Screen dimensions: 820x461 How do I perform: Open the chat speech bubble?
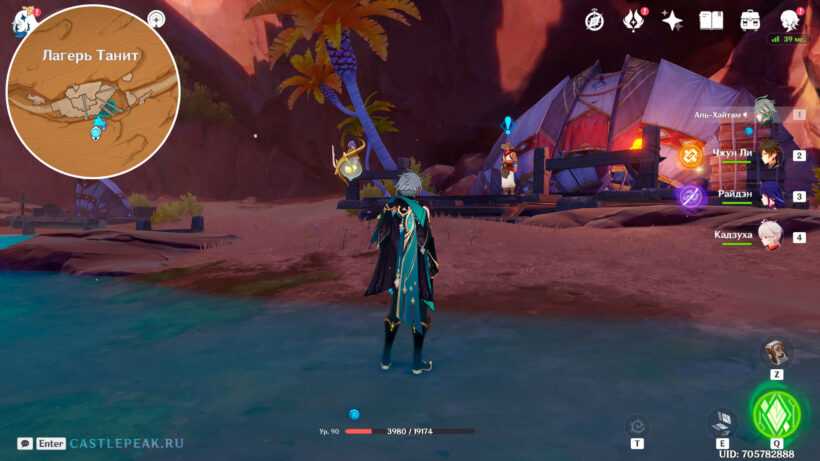pyautogui.click(x=25, y=443)
